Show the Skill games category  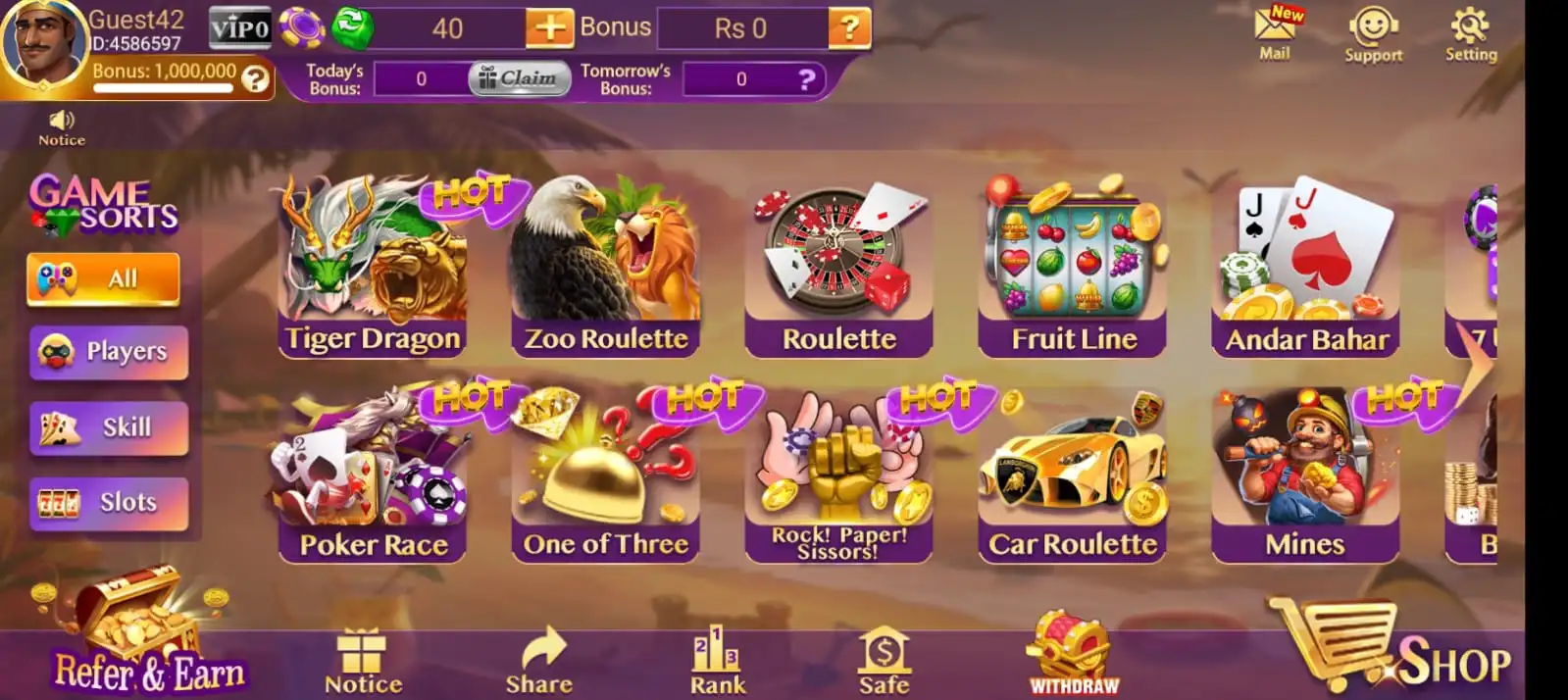tap(109, 427)
